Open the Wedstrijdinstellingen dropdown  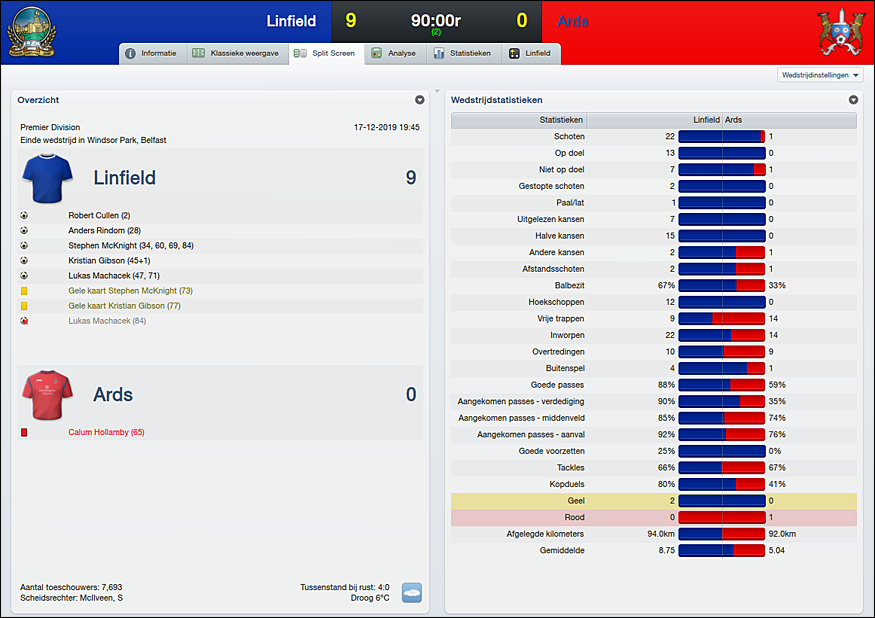click(819, 75)
